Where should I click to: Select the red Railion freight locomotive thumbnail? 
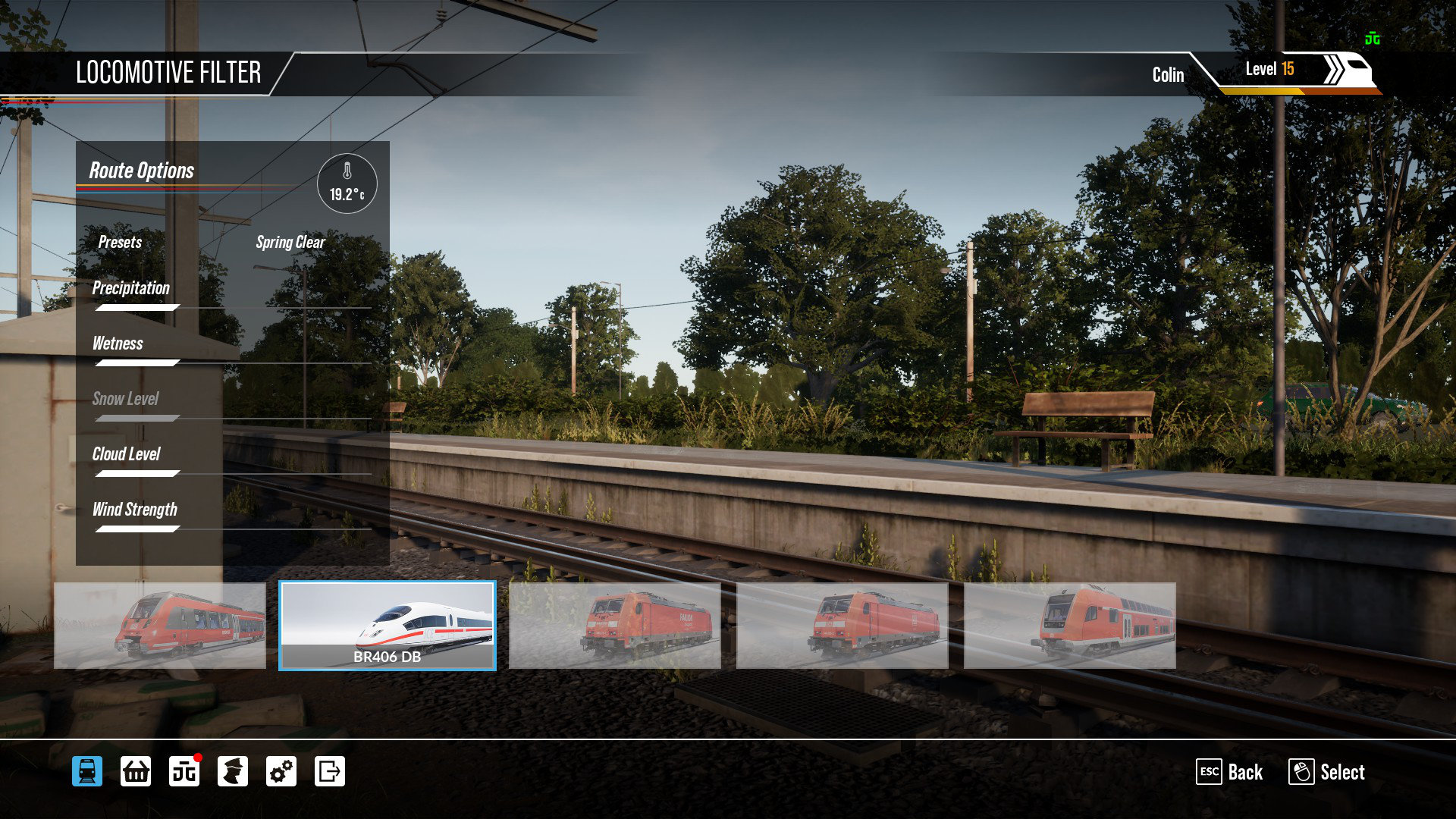click(x=614, y=626)
